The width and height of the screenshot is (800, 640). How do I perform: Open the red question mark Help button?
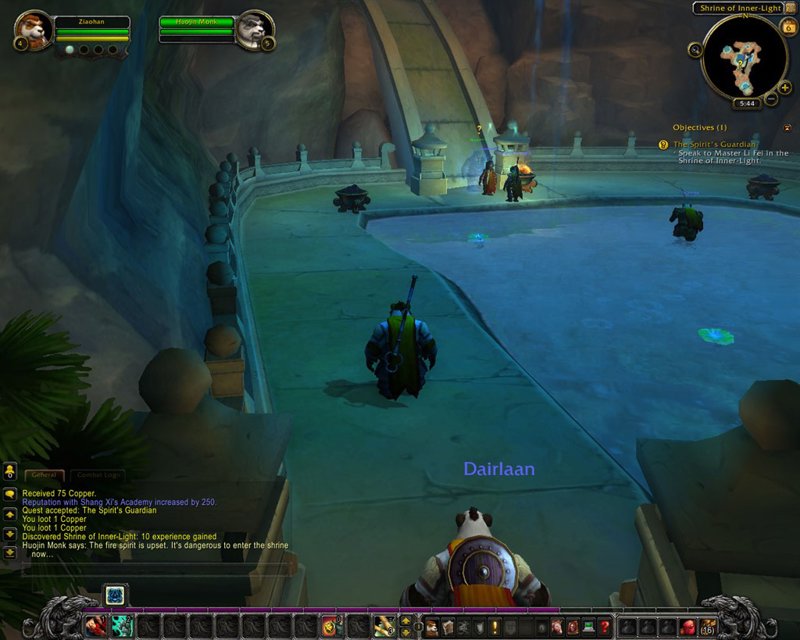[604, 627]
